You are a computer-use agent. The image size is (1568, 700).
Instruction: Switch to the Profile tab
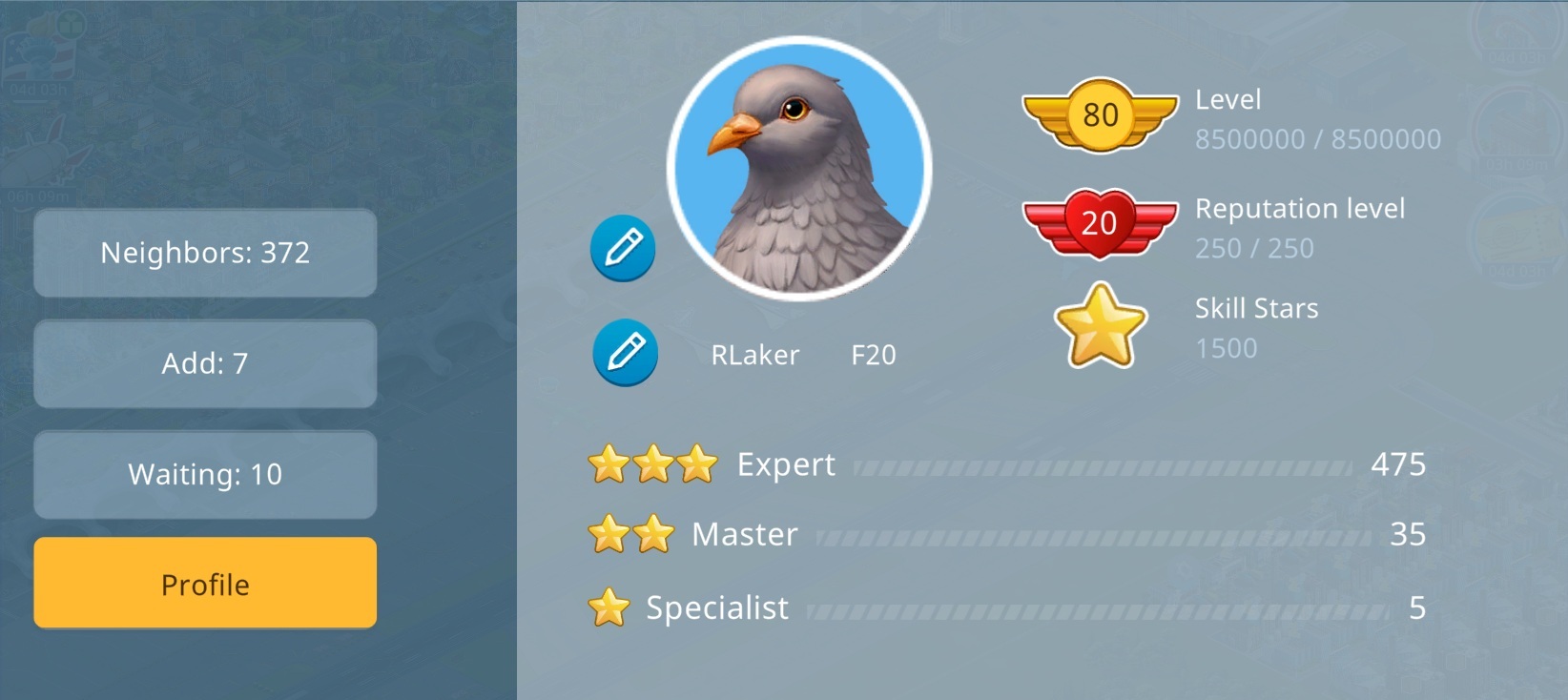(x=205, y=583)
